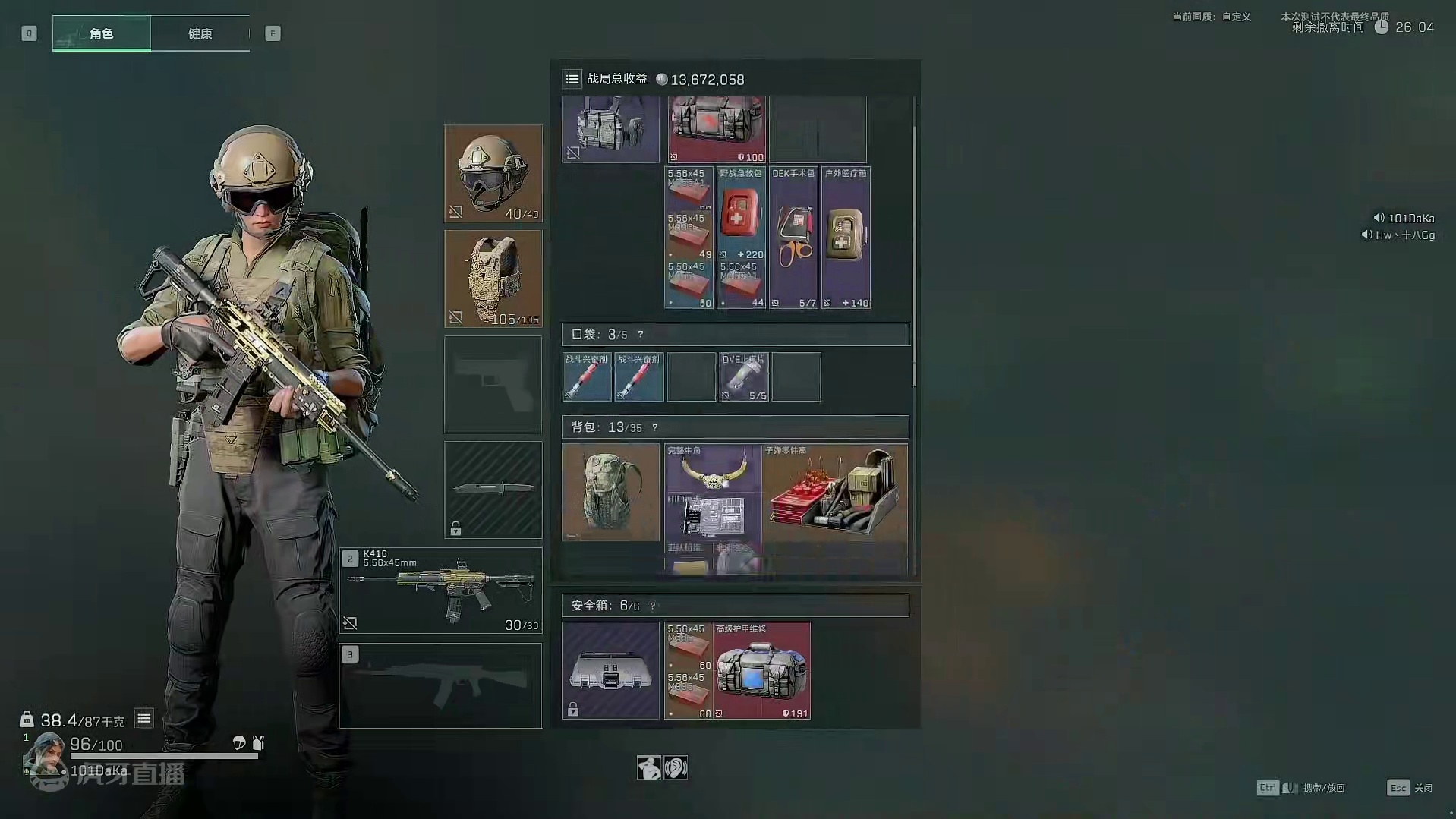Click the backpack item in 背包 section
The width and height of the screenshot is (1456, 819).
coord(610,492)
